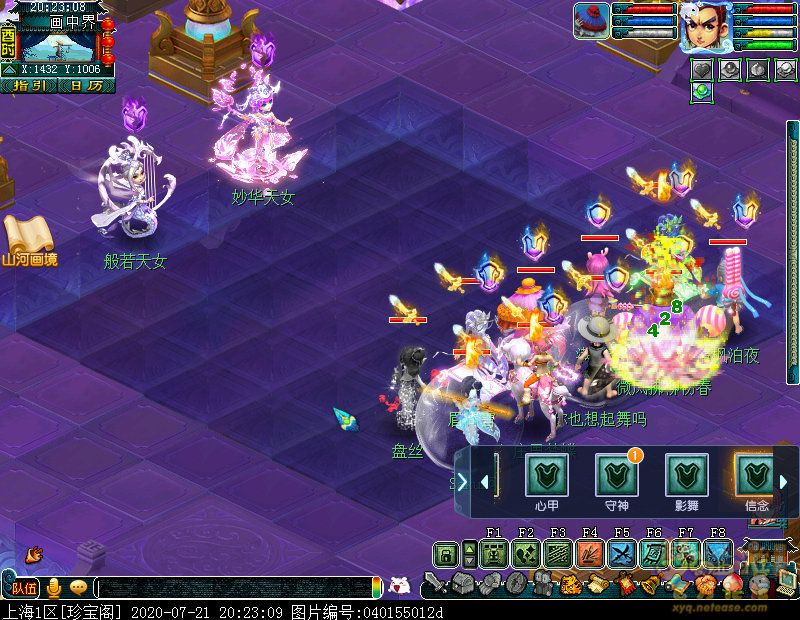
Task: Select the 影舞 skill icon
Action: pos(686,475)
